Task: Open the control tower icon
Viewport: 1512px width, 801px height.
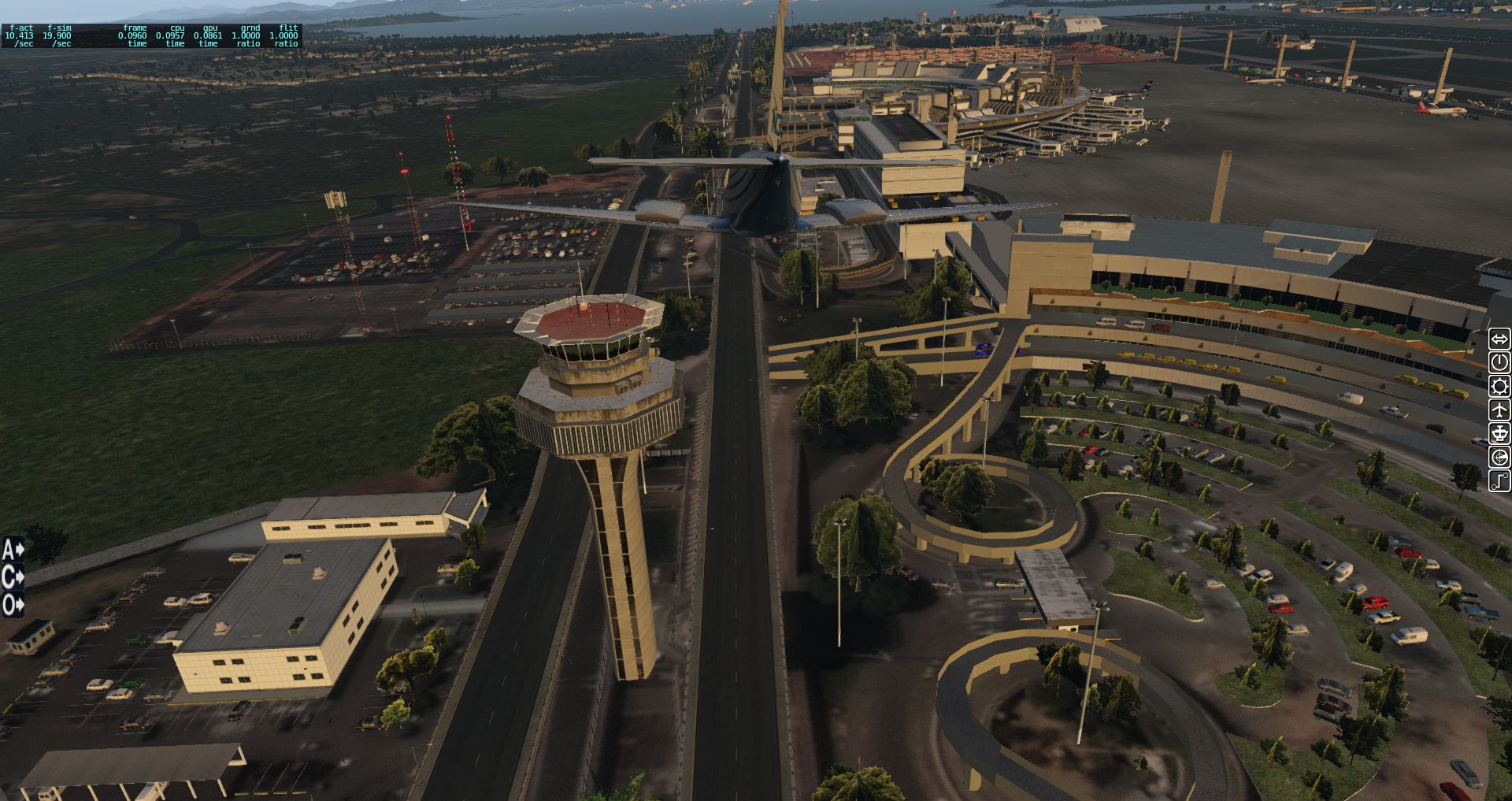Action: [x=1499, y=433]
